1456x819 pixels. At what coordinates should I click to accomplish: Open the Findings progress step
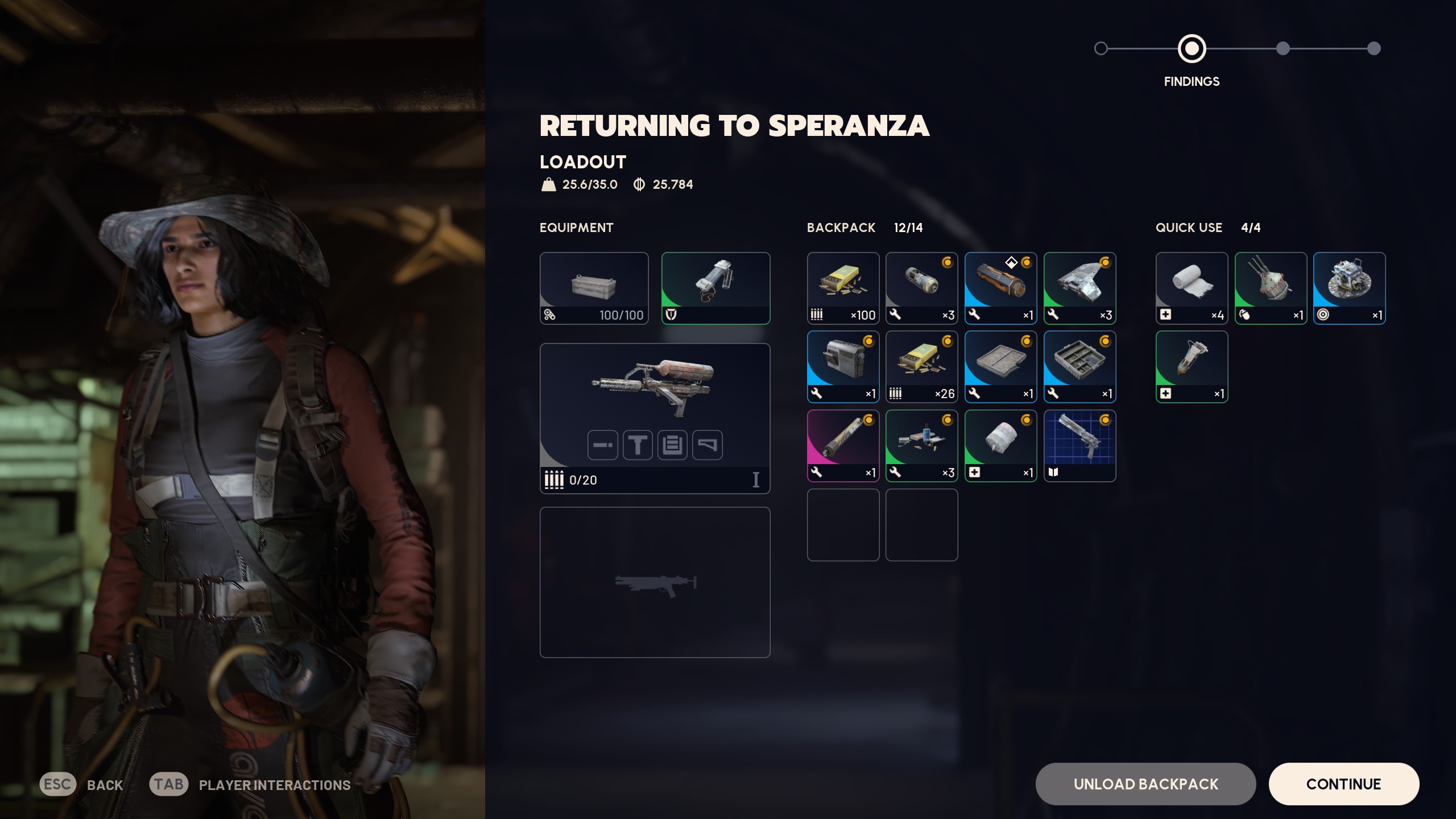click(x=1192, y=49)
